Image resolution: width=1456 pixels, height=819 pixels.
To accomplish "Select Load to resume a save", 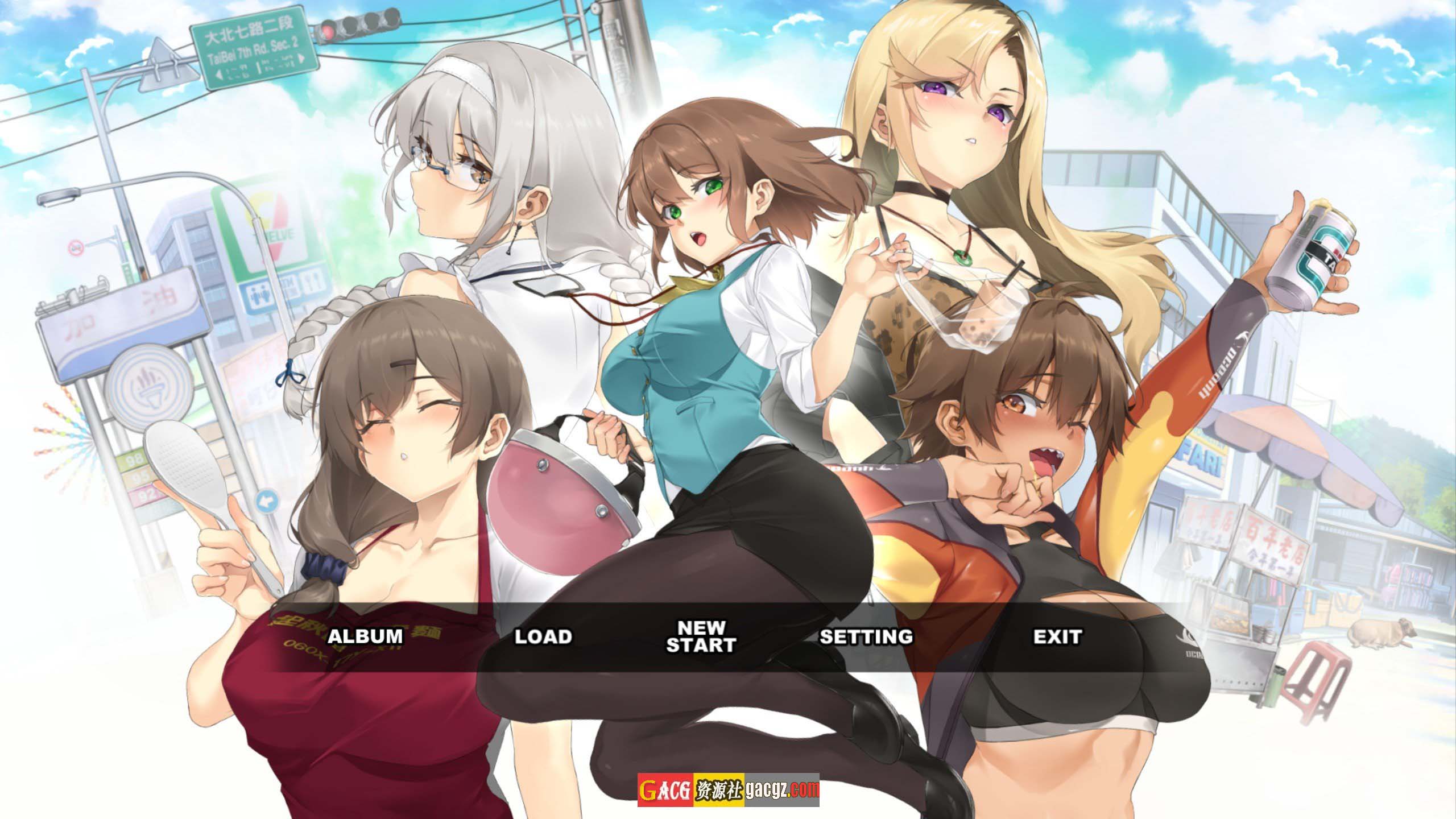I will tap(543, 636).
